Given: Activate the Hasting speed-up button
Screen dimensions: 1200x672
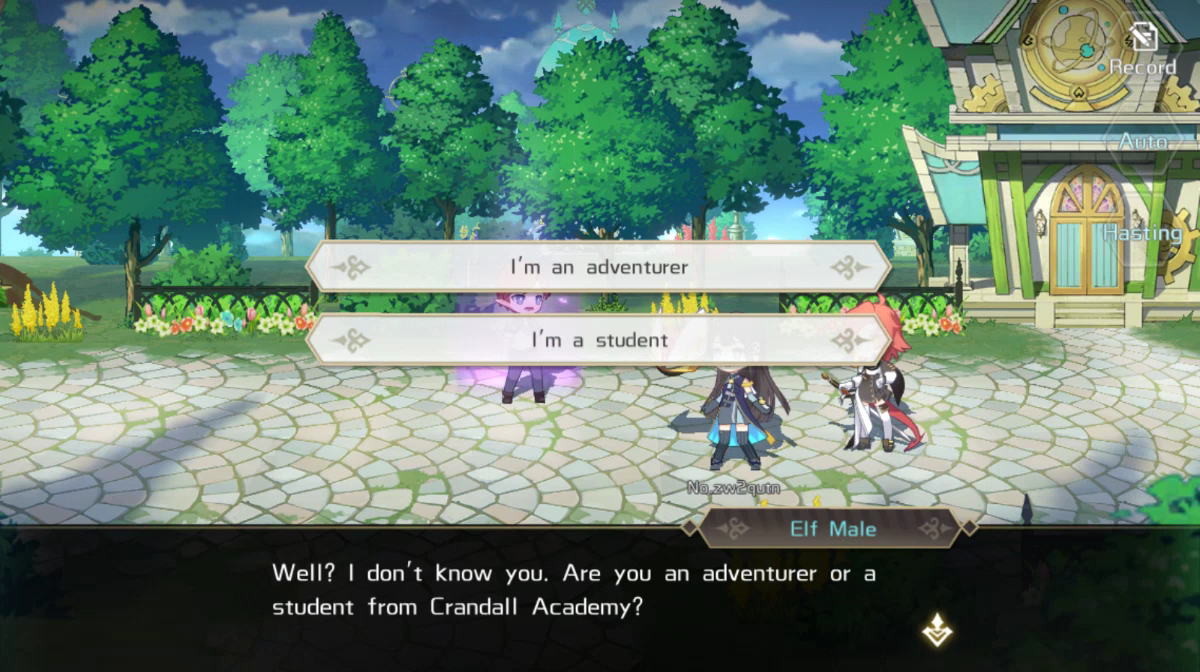Looking at the screenshot, I should coord(1142,232).
